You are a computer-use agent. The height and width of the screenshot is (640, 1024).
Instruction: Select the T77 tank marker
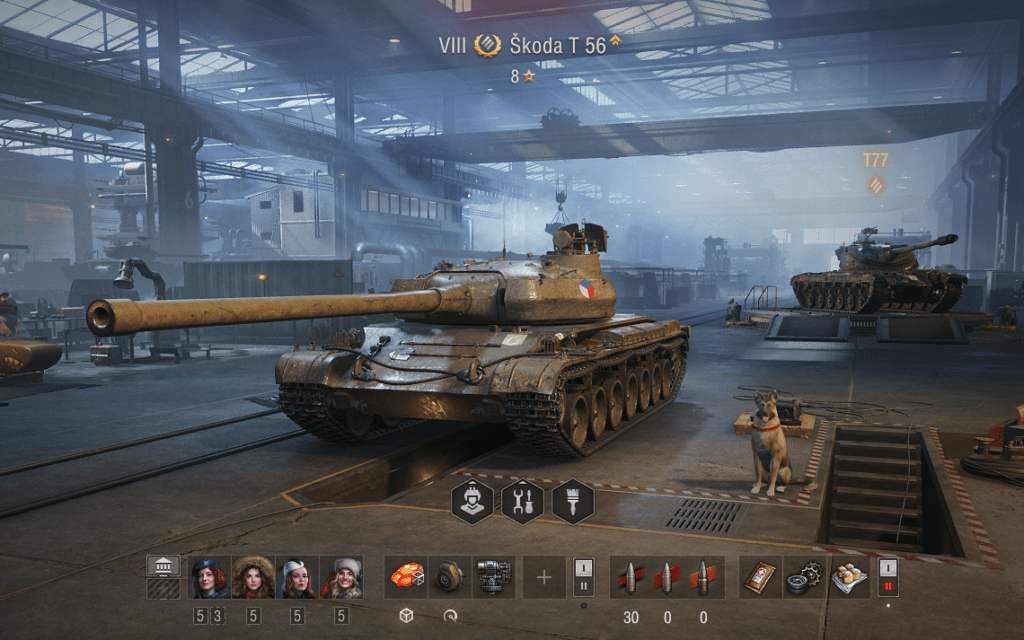point(875,160)
